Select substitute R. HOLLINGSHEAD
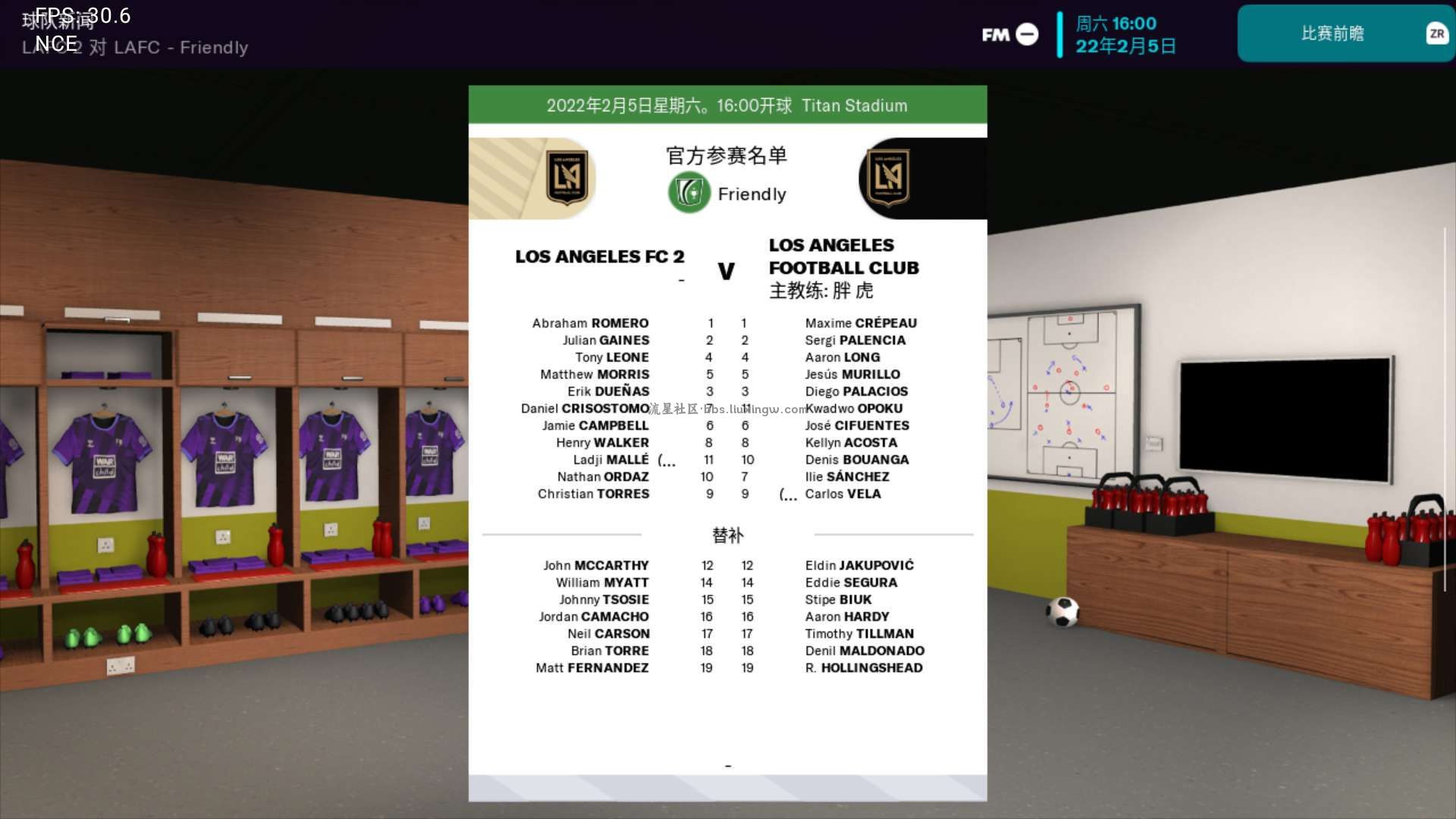This screenshot has width=1456, height=819. coord(864,668)
